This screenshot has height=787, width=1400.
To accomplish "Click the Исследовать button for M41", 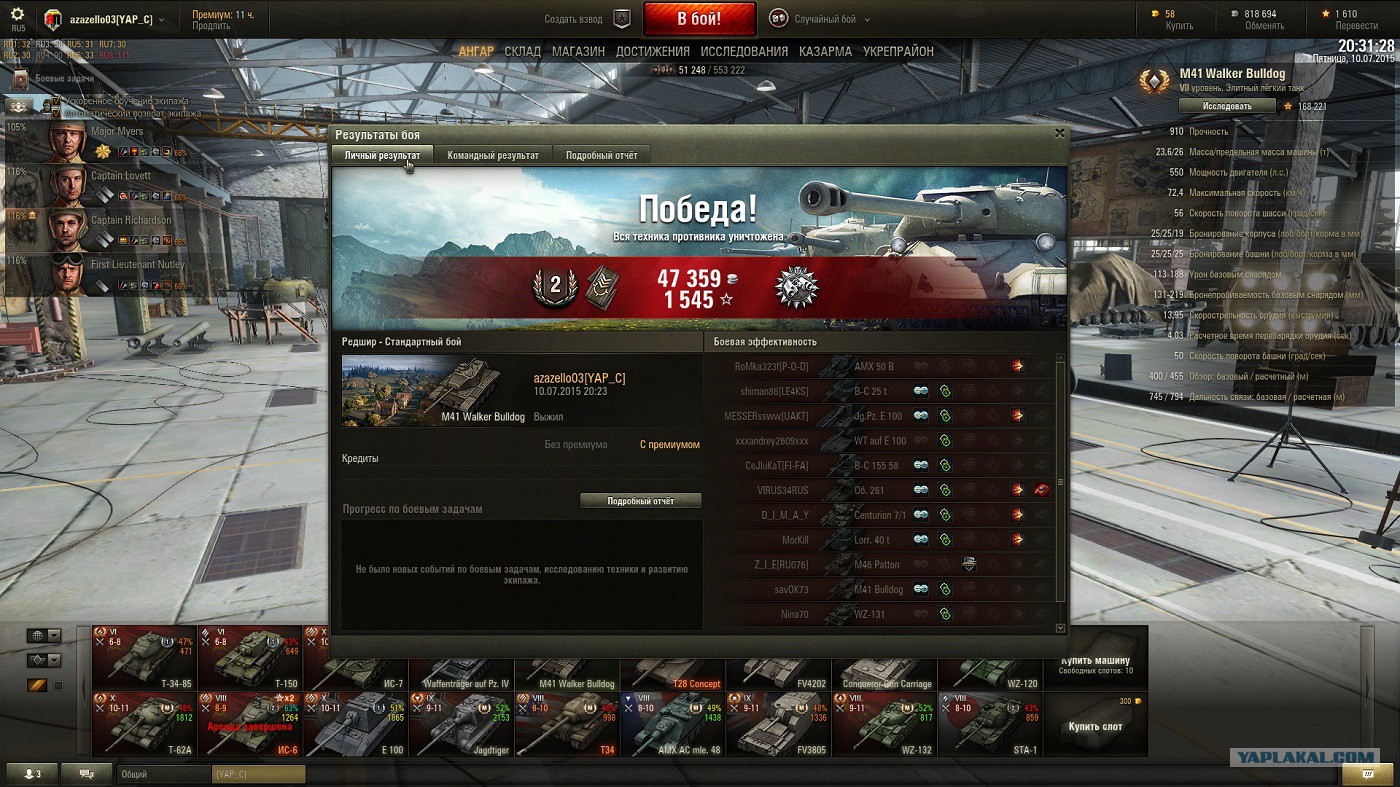I will [x=1227, y=106].
